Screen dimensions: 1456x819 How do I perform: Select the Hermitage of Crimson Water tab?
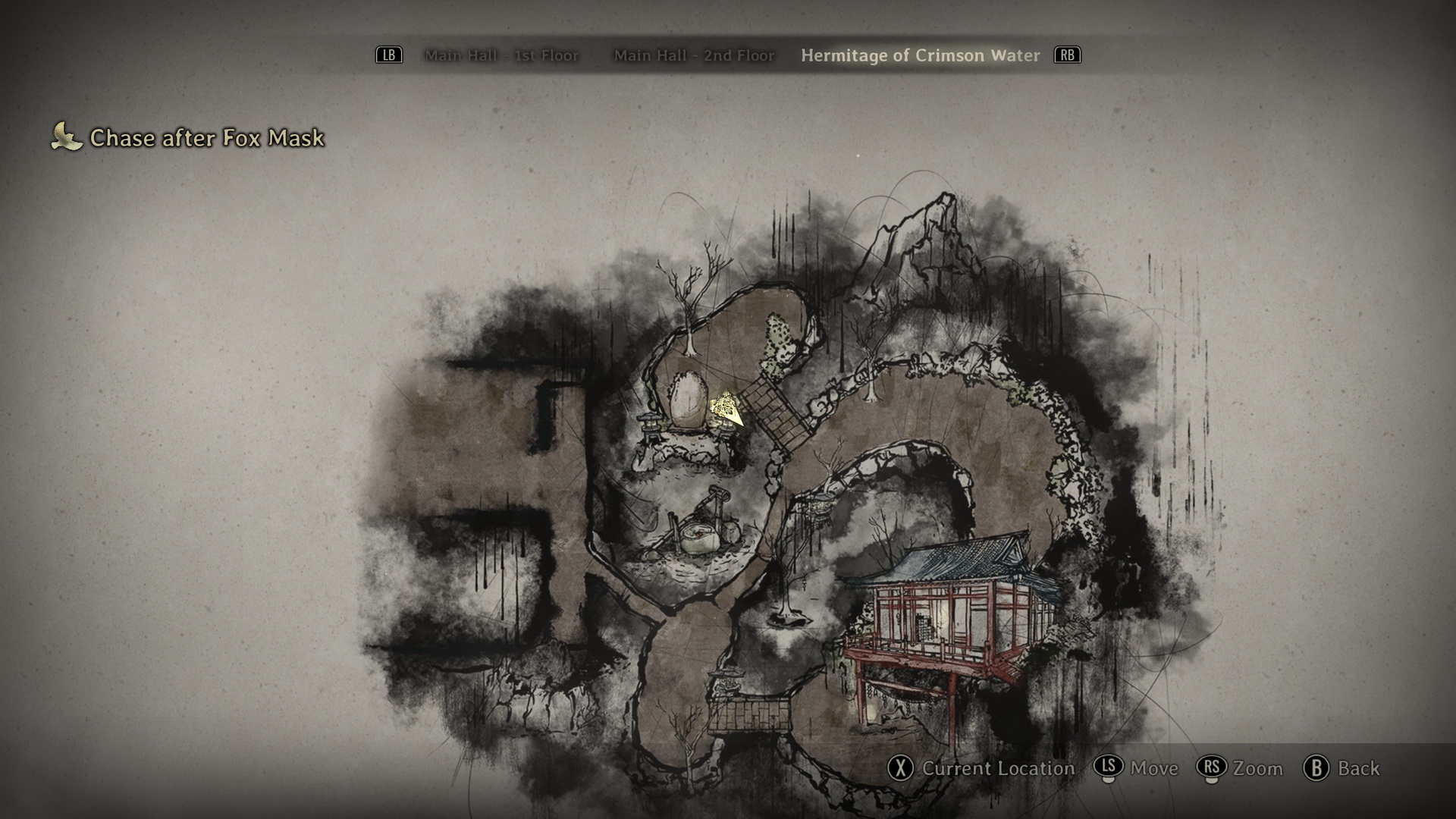pos(920,55)
